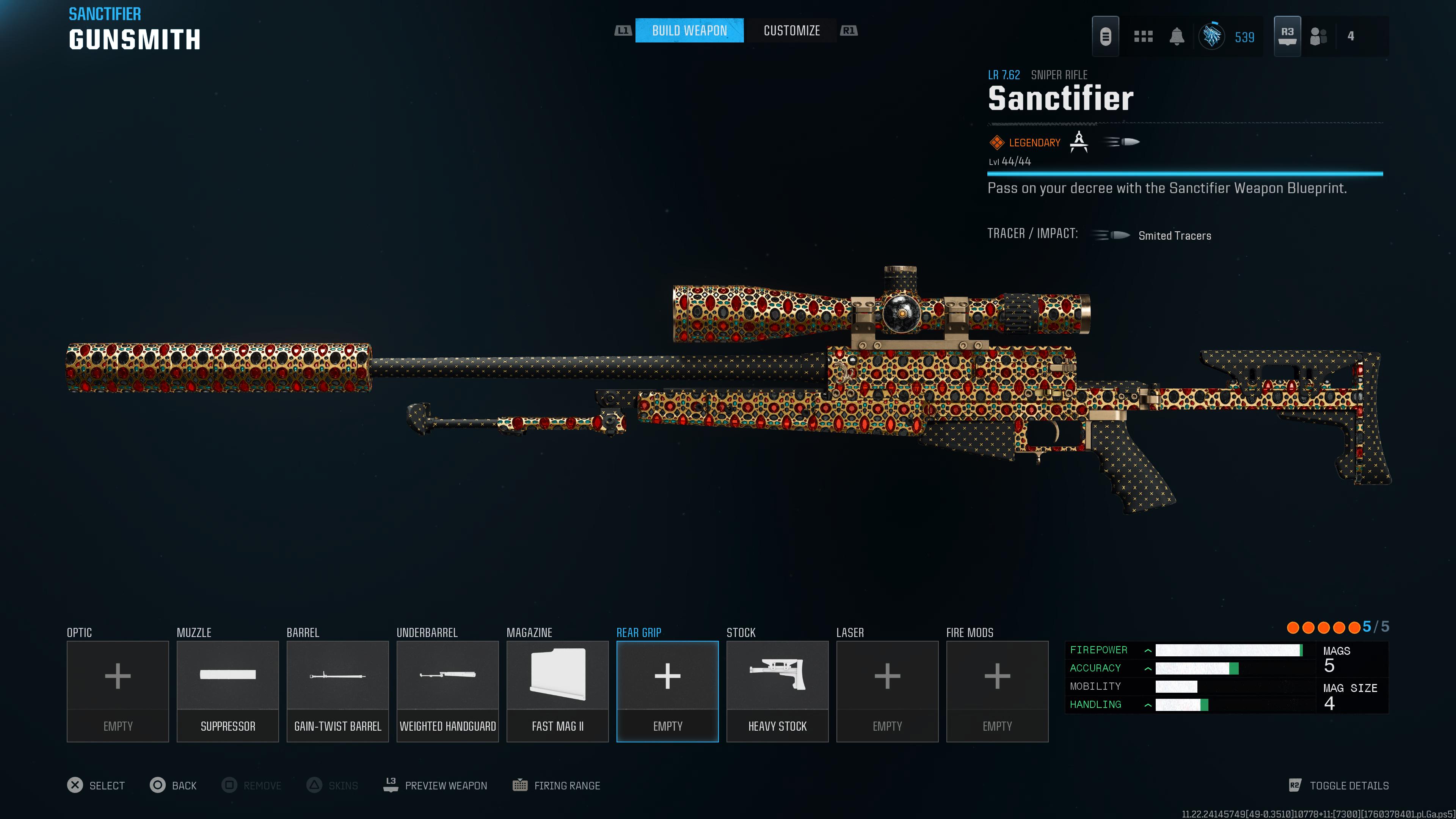This screenshot has width=1456, height=819.
Task: Select the Heavy Stock slot
Action: click(777, 691)
